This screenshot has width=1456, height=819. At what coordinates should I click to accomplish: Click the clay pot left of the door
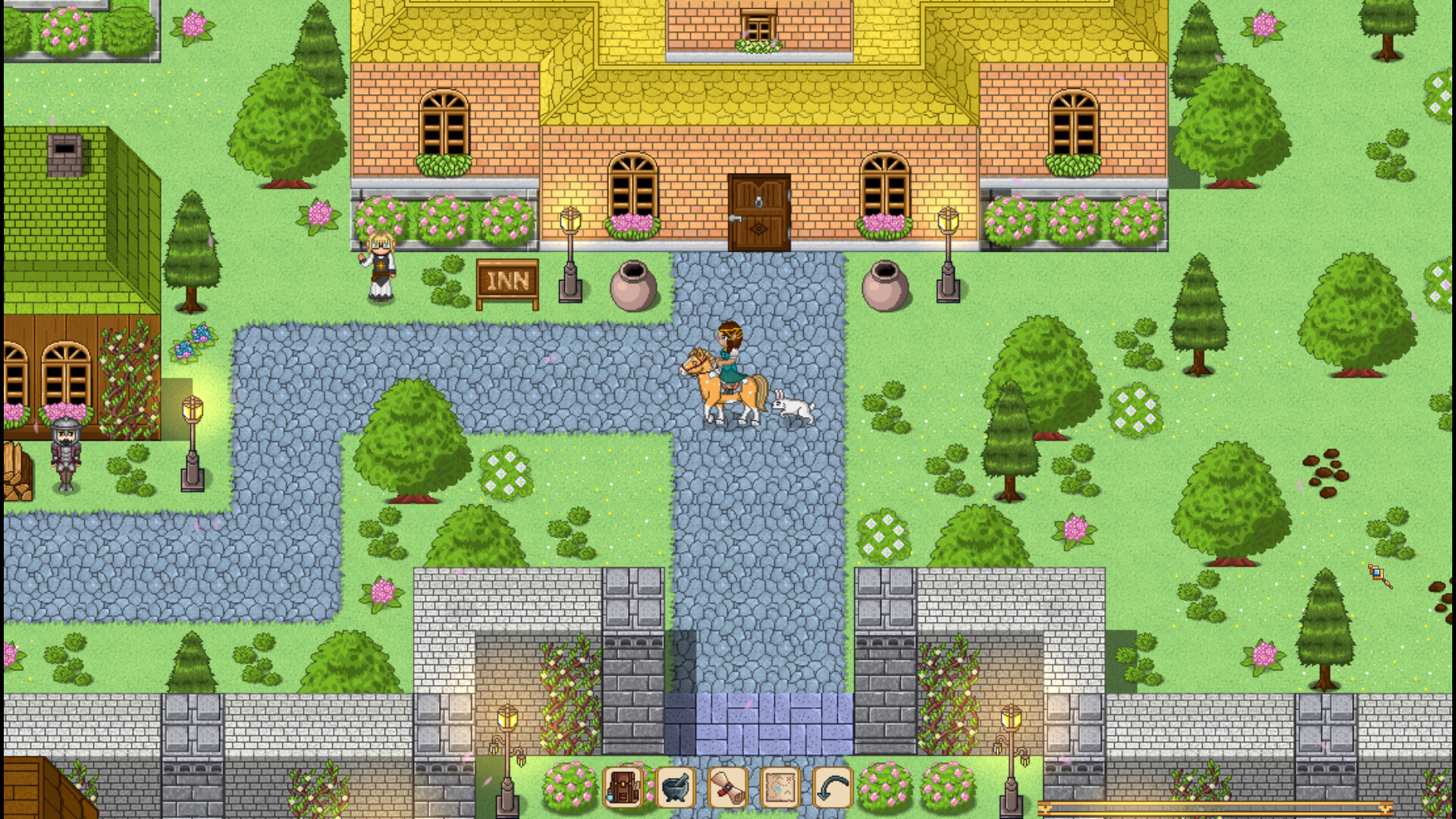(x=632, y=284)
